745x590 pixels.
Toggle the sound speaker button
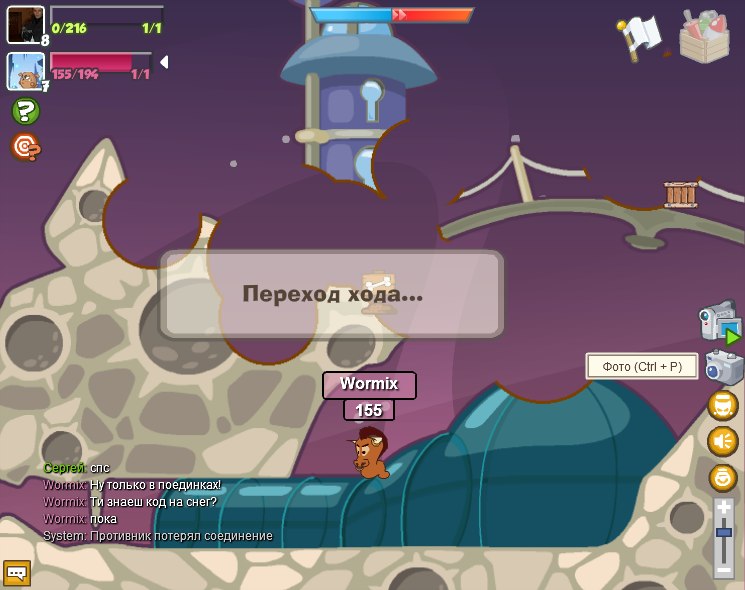(x=723, y=441)
